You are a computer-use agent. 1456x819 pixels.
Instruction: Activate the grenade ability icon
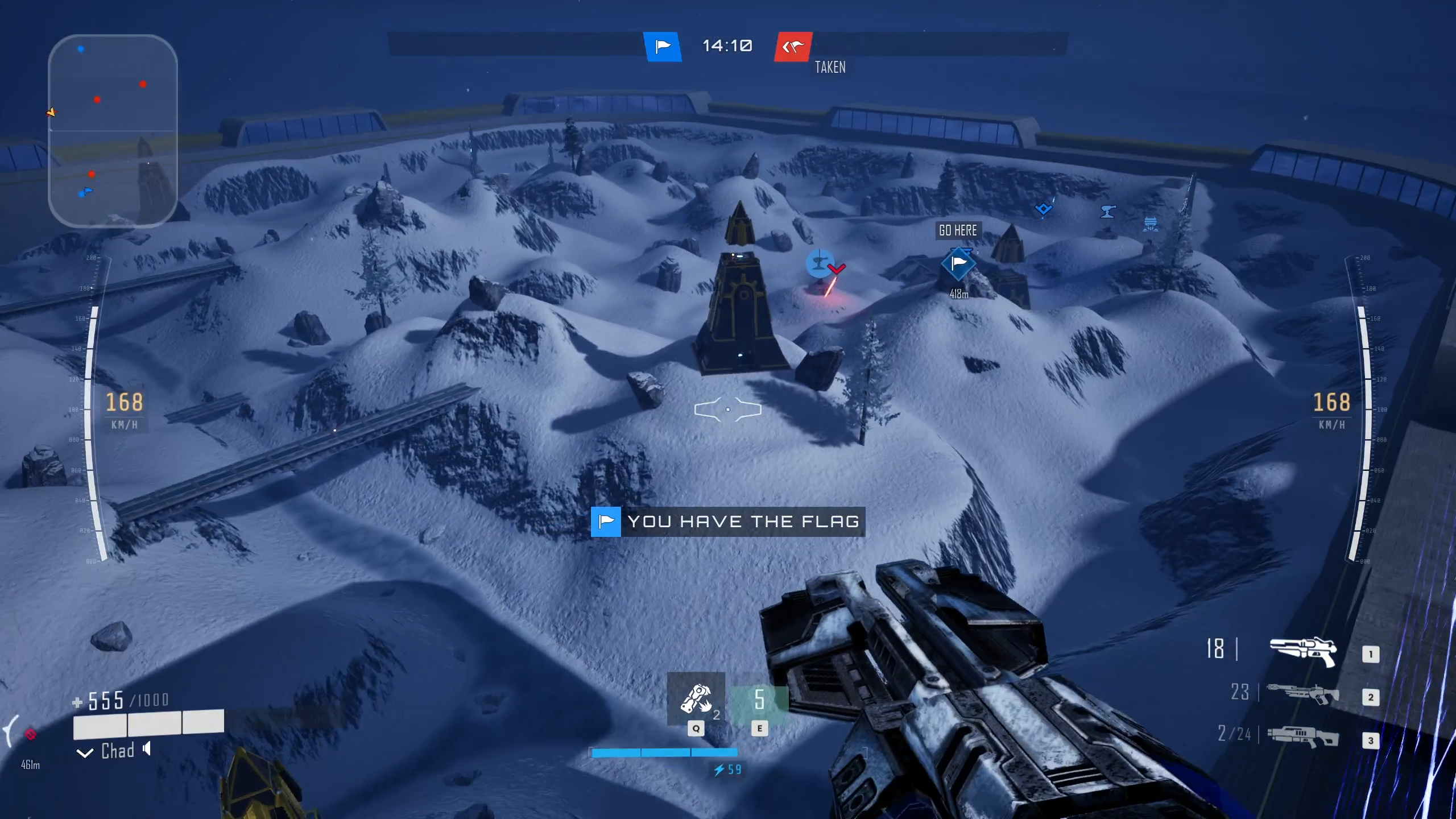696,699
